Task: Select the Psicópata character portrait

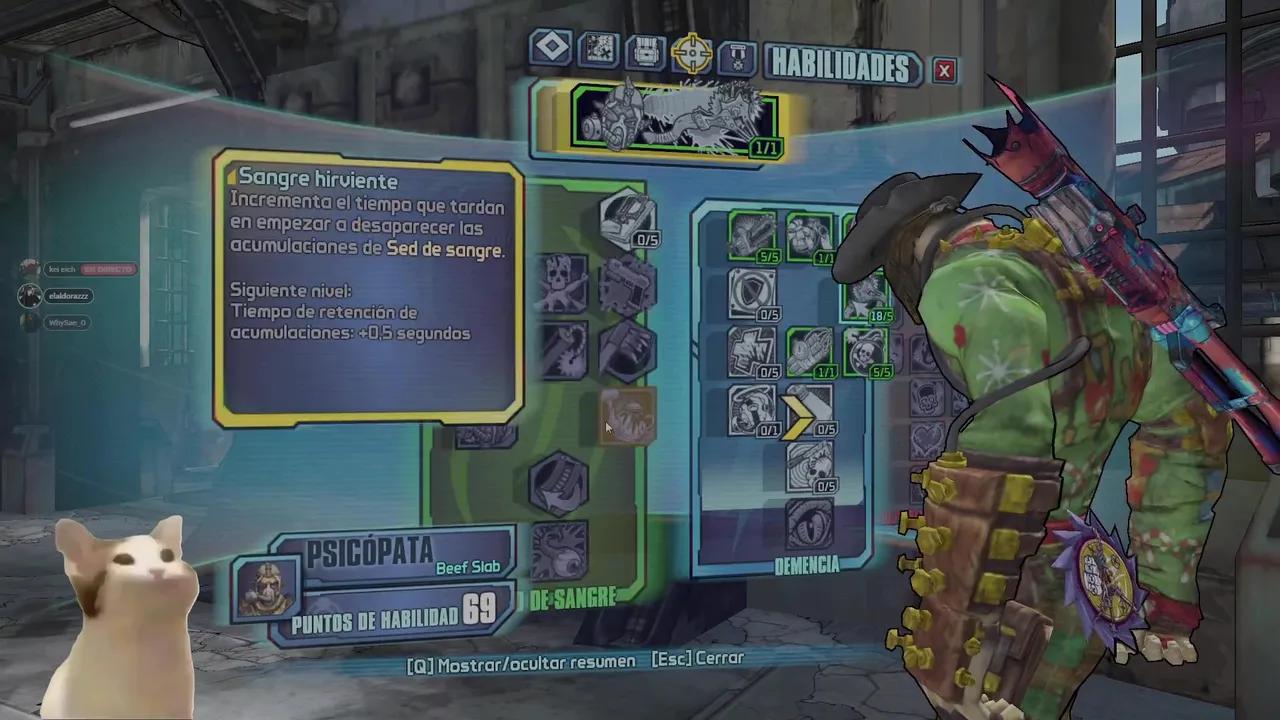Action: coord(266,587)
